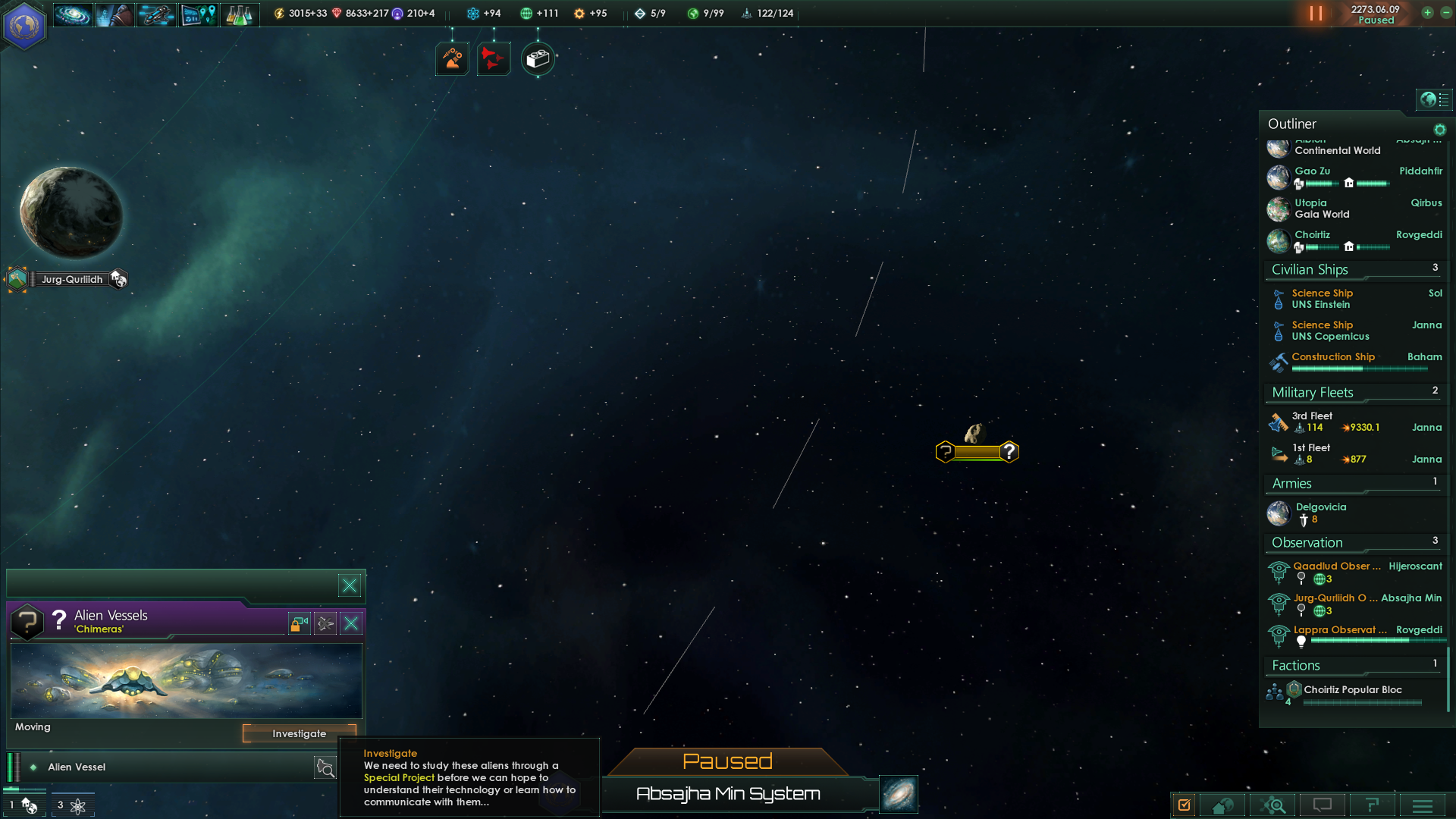Open the galaxy spiral icon in top bar
The width and height of the screenshot is (1456, 819).
pos(73,14)
